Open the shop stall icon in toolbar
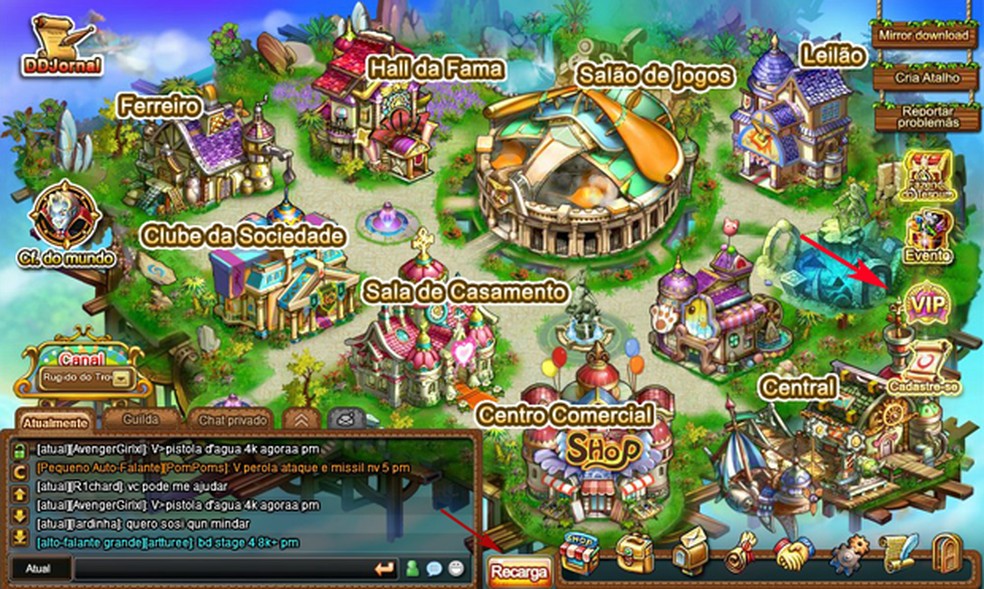Viewport: 984px width, 589px height. tap(581, 554)
